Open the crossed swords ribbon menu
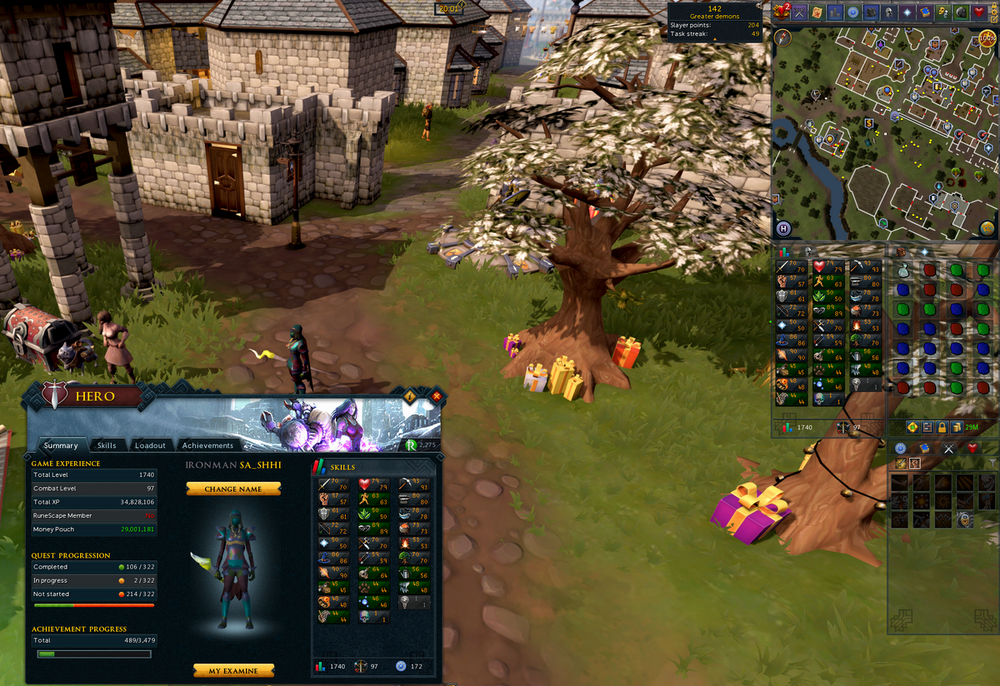This screenshot has height=686, width=1000. pyautogui.click(x=801, y=12)
